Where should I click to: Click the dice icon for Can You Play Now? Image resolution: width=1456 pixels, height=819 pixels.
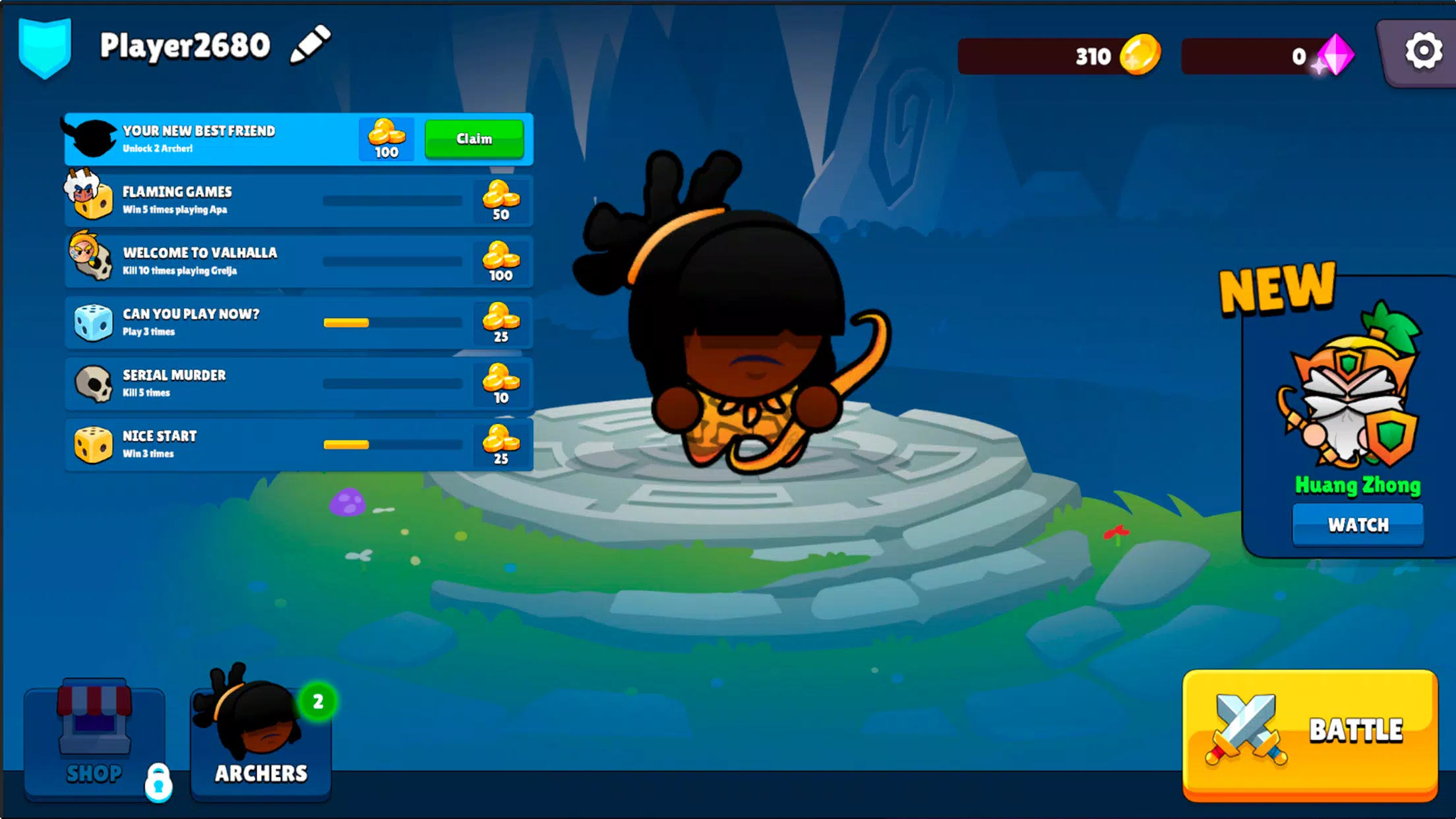(93, 322)
